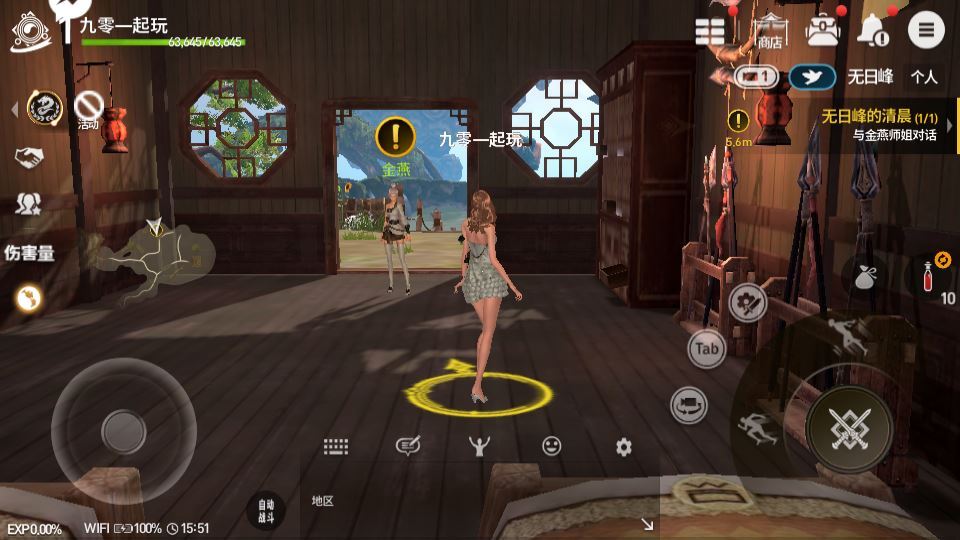Click the 活动 events icon
This screenshot has width=960, height=540.
pos(89,108)
